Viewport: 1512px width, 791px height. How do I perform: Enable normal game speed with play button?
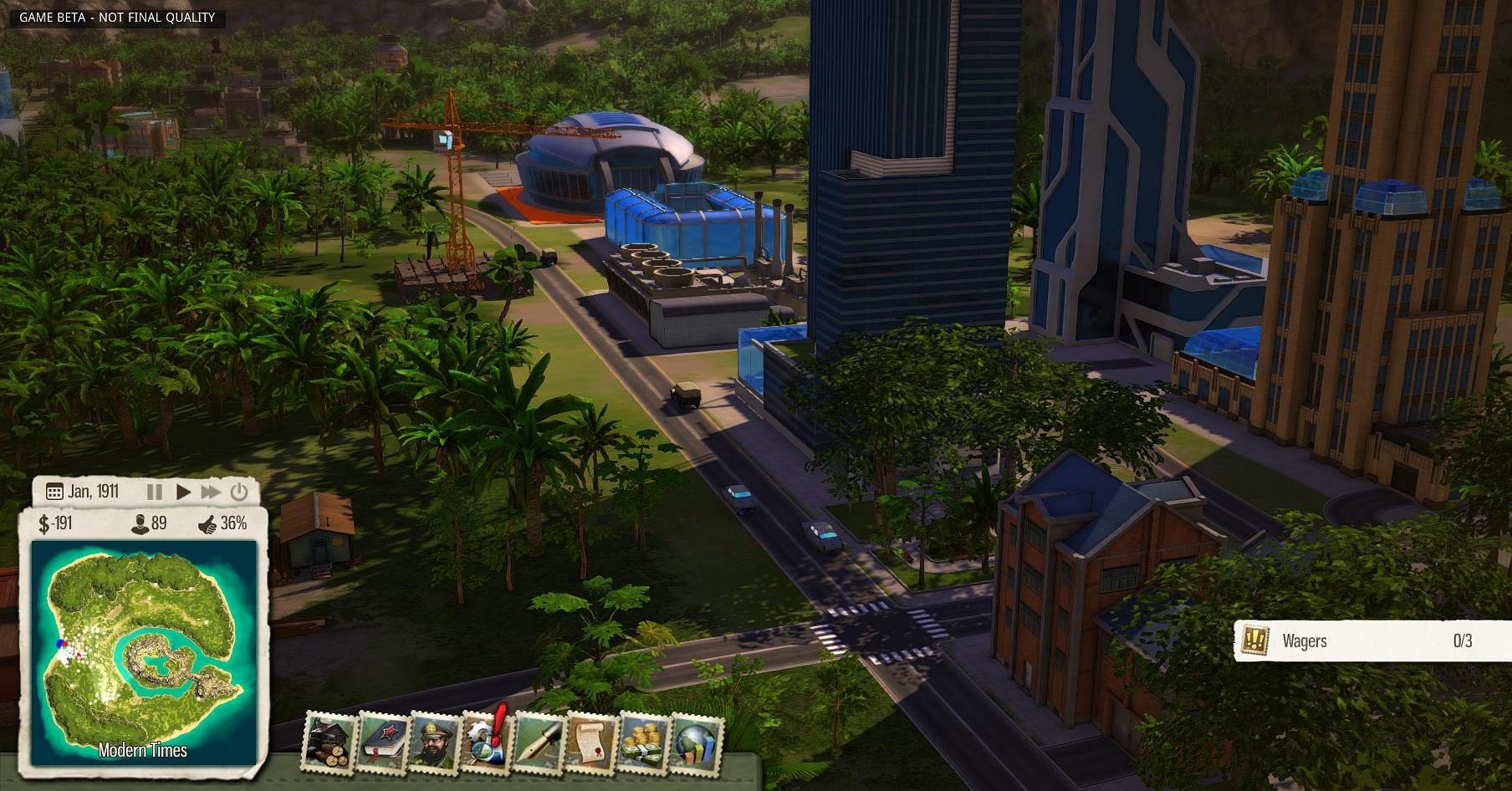[x=182, y=492]
